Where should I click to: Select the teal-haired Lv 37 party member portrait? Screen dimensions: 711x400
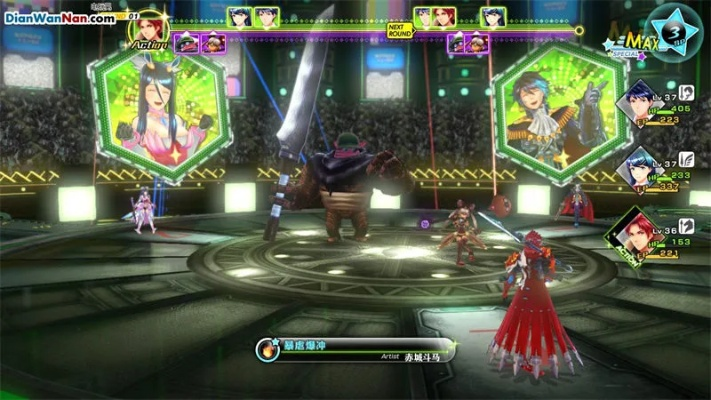636,167
